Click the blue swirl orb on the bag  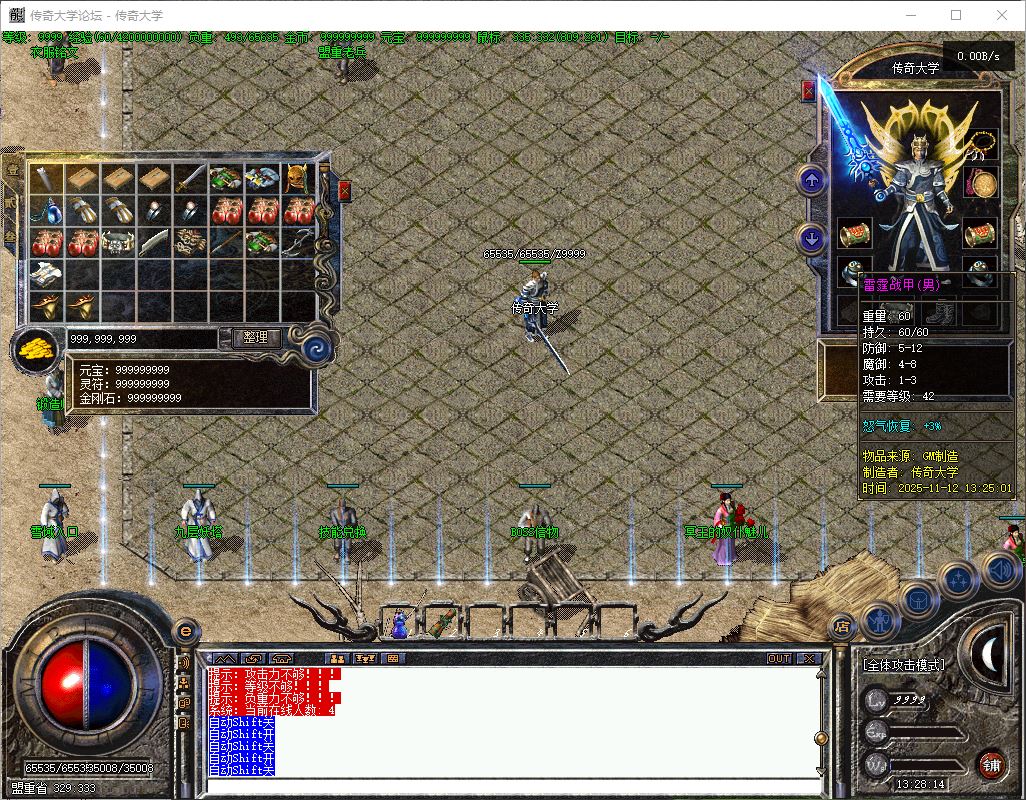click(x=316, y=348)
